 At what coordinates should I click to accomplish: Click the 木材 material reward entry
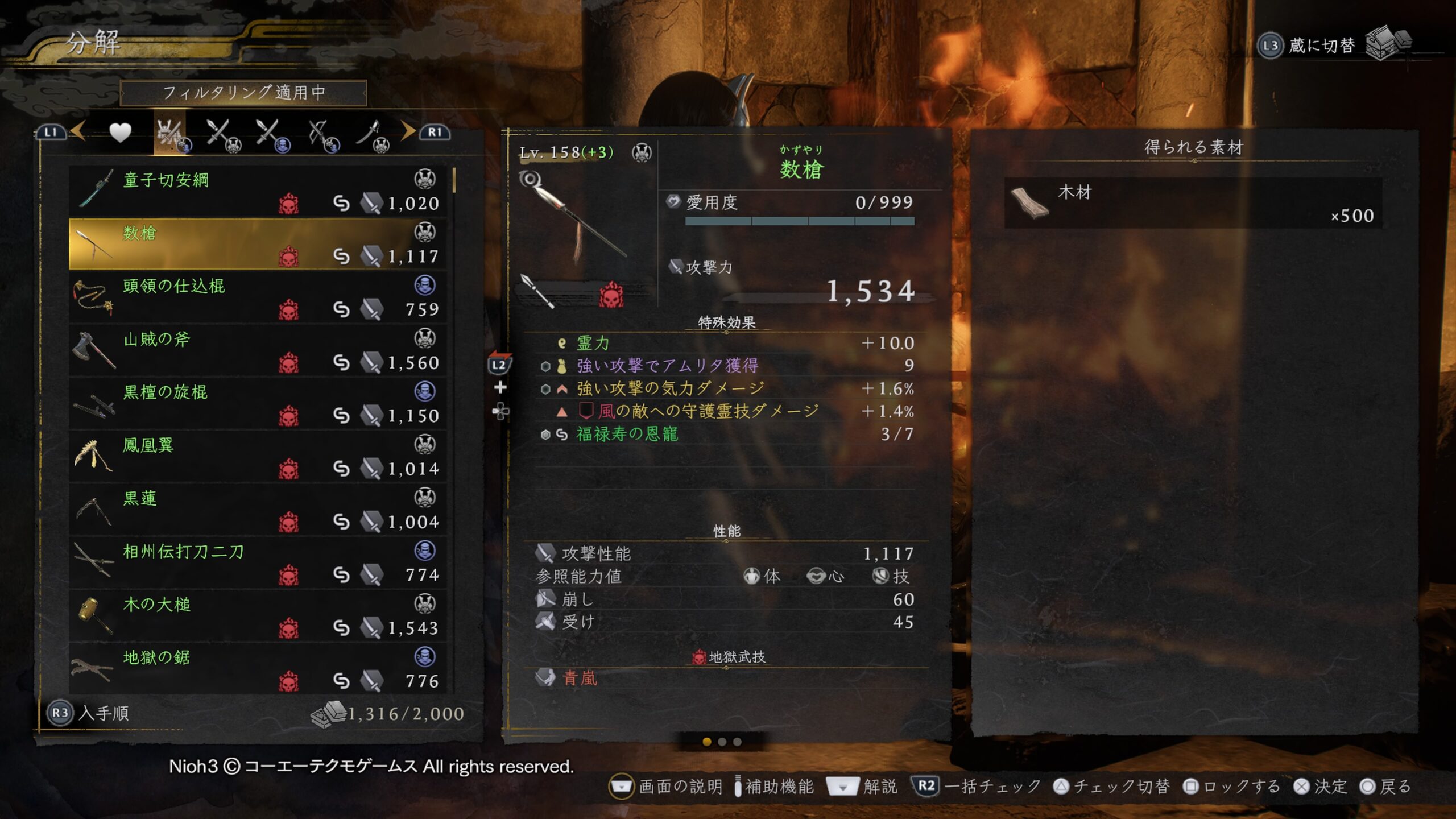click(1193, 203)
